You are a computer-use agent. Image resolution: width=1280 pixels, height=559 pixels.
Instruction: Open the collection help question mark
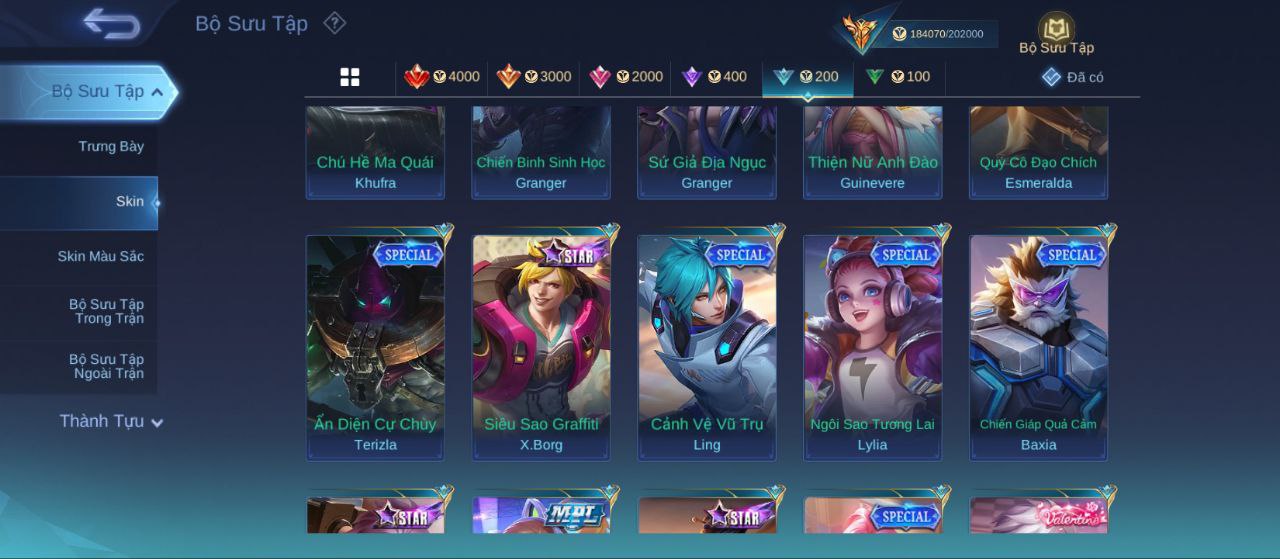click(335, 23)
